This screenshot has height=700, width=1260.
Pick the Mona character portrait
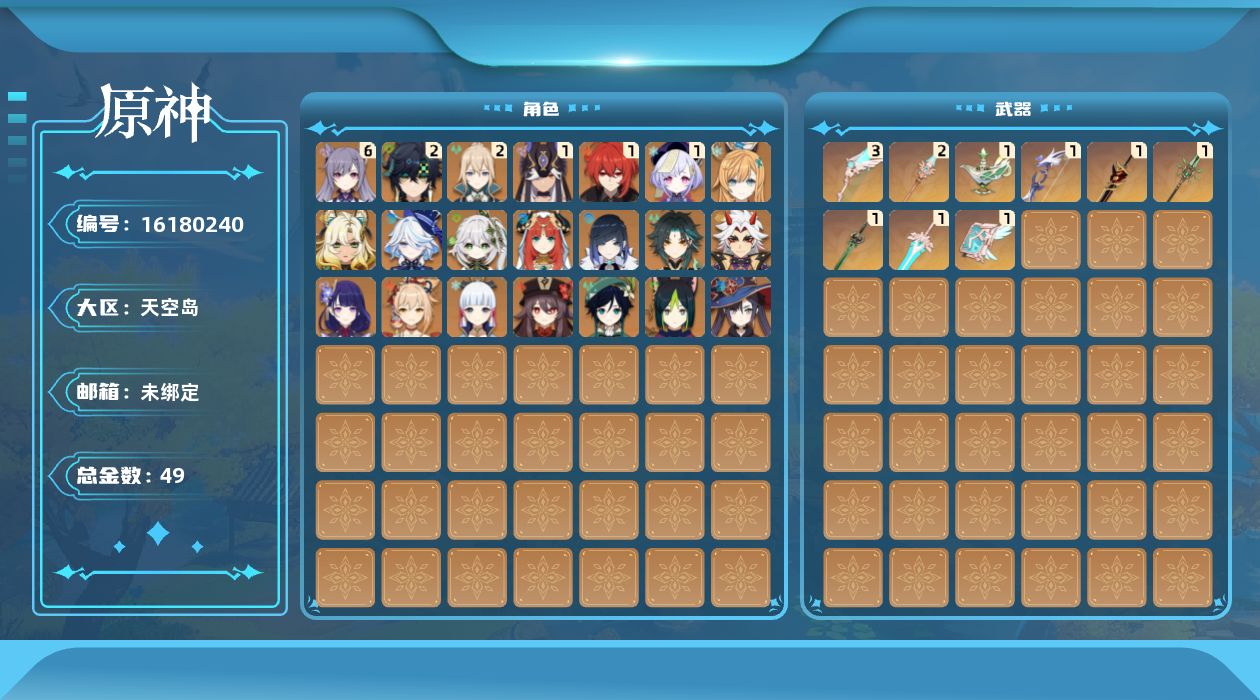pos(742,307)
